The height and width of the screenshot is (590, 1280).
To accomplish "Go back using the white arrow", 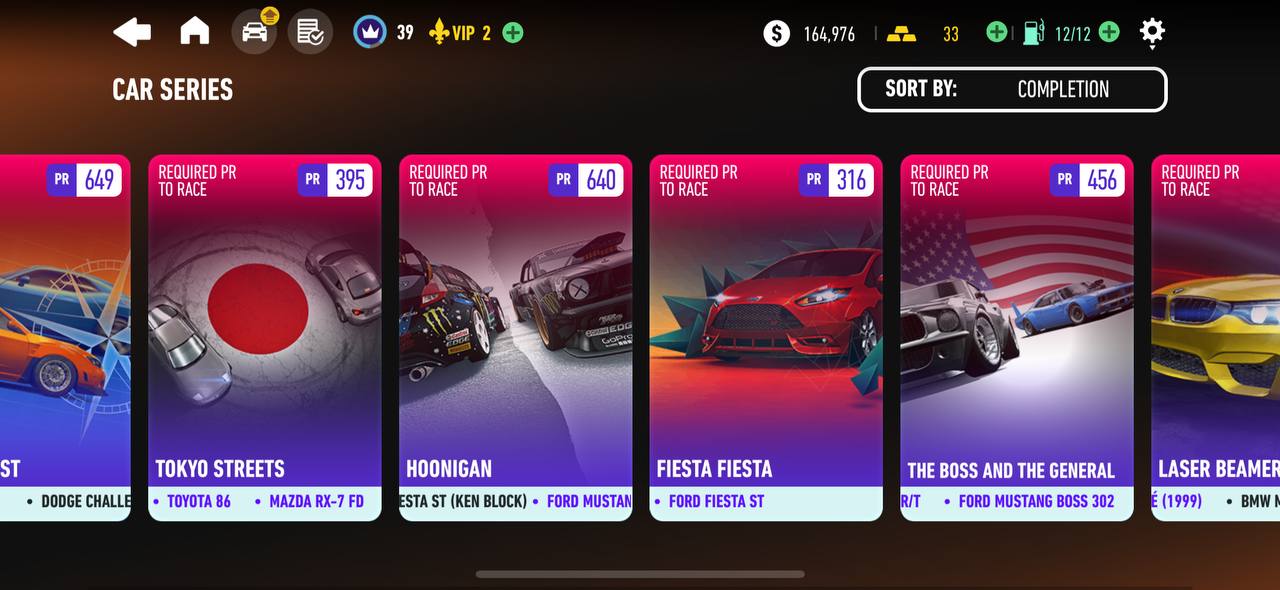I will coord(132,32).
